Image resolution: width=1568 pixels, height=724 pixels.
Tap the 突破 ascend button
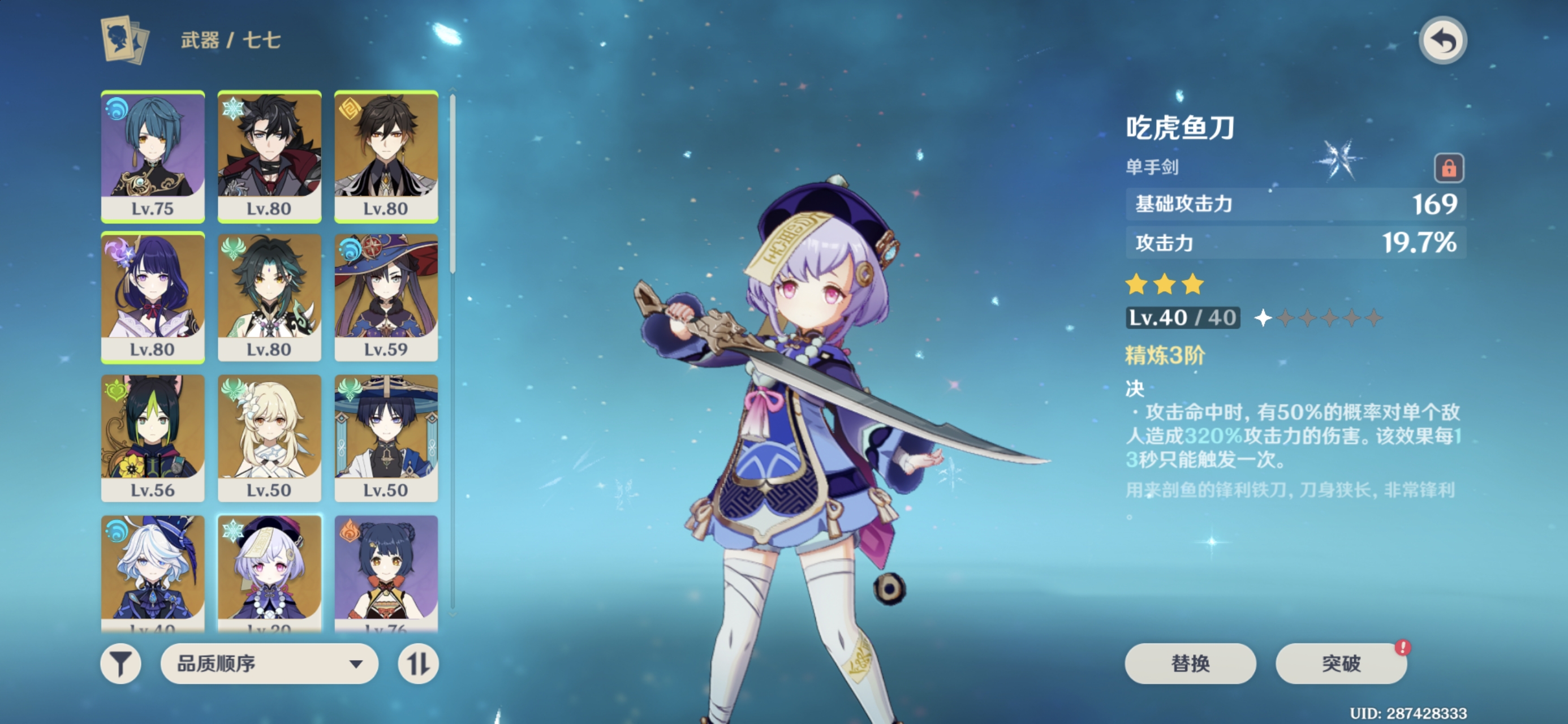pos(1341,663)
